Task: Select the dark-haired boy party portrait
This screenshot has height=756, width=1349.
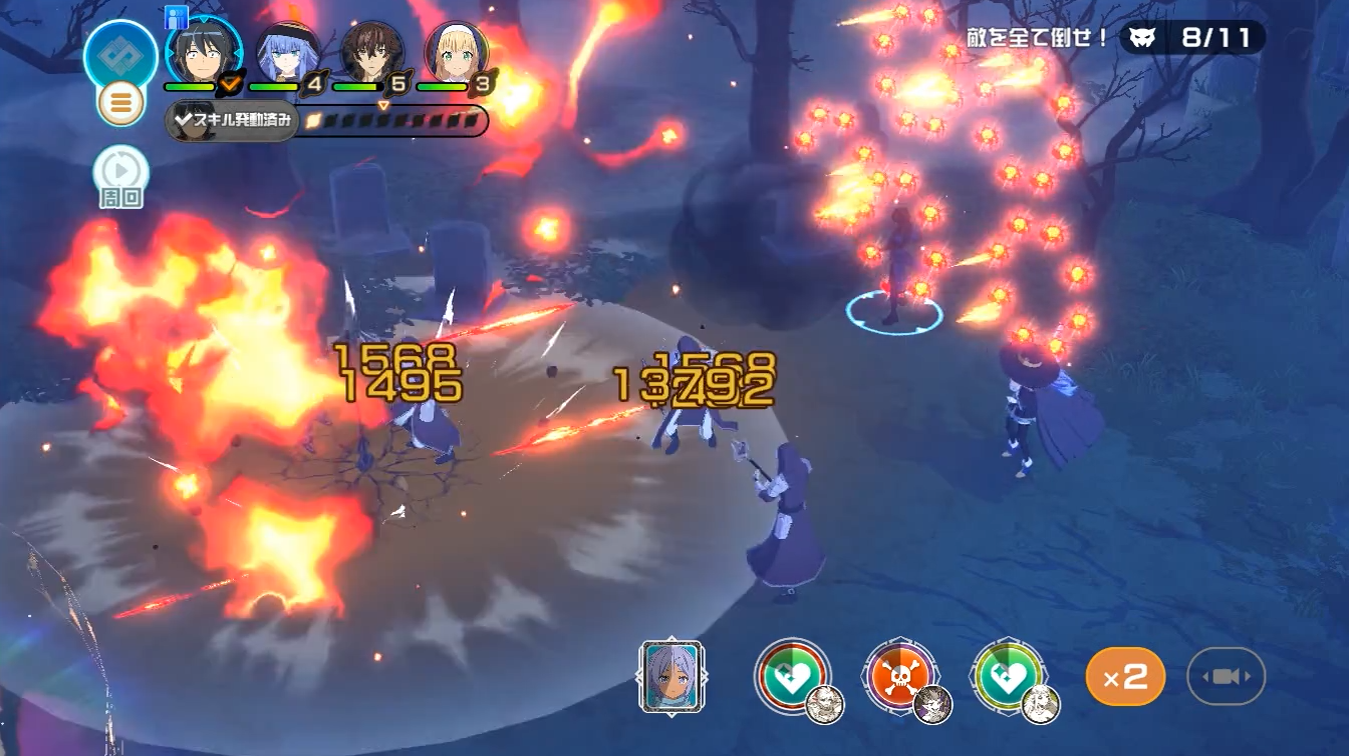Action: click(x=203, y=52)
